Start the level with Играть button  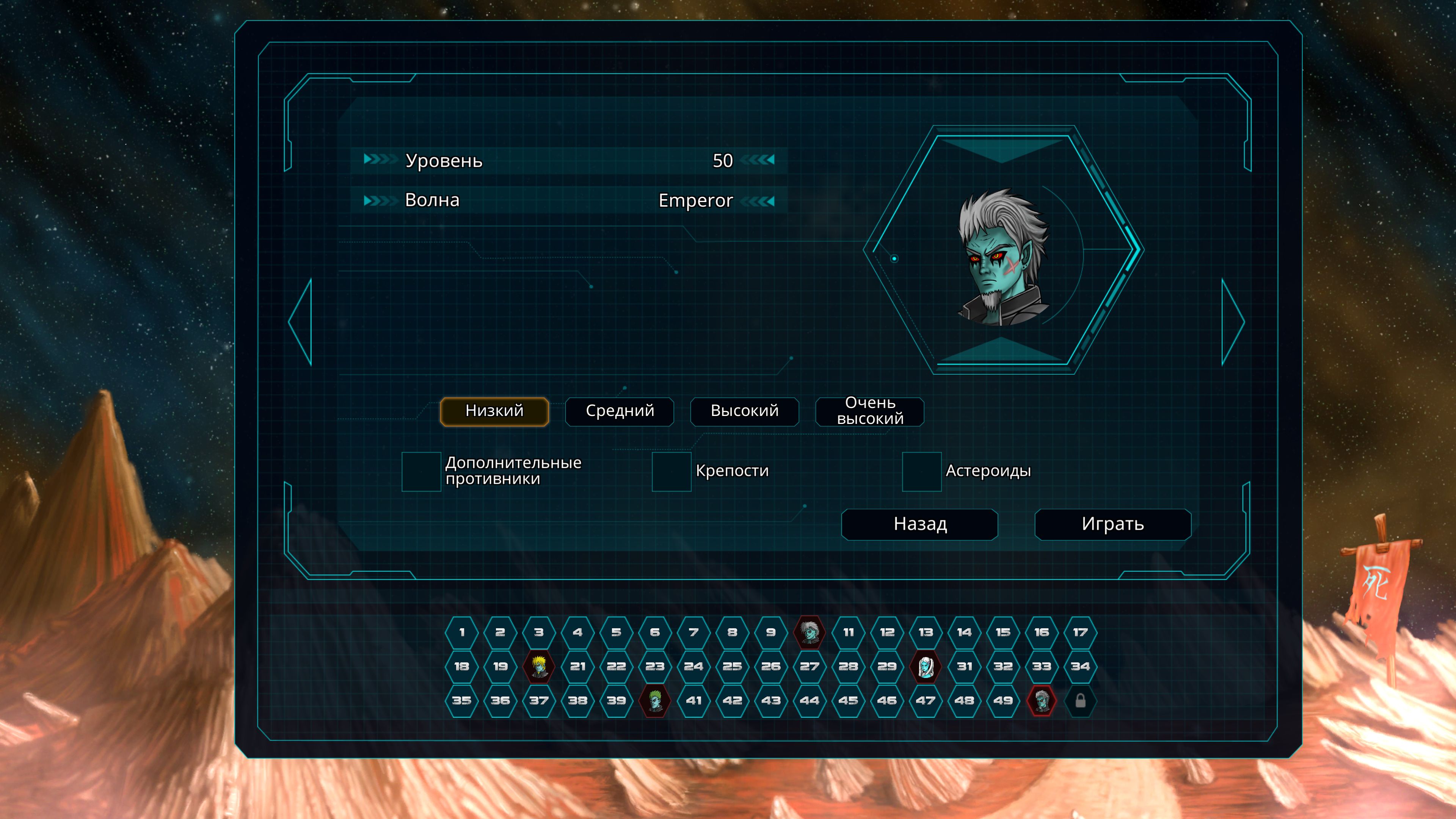1112,524
